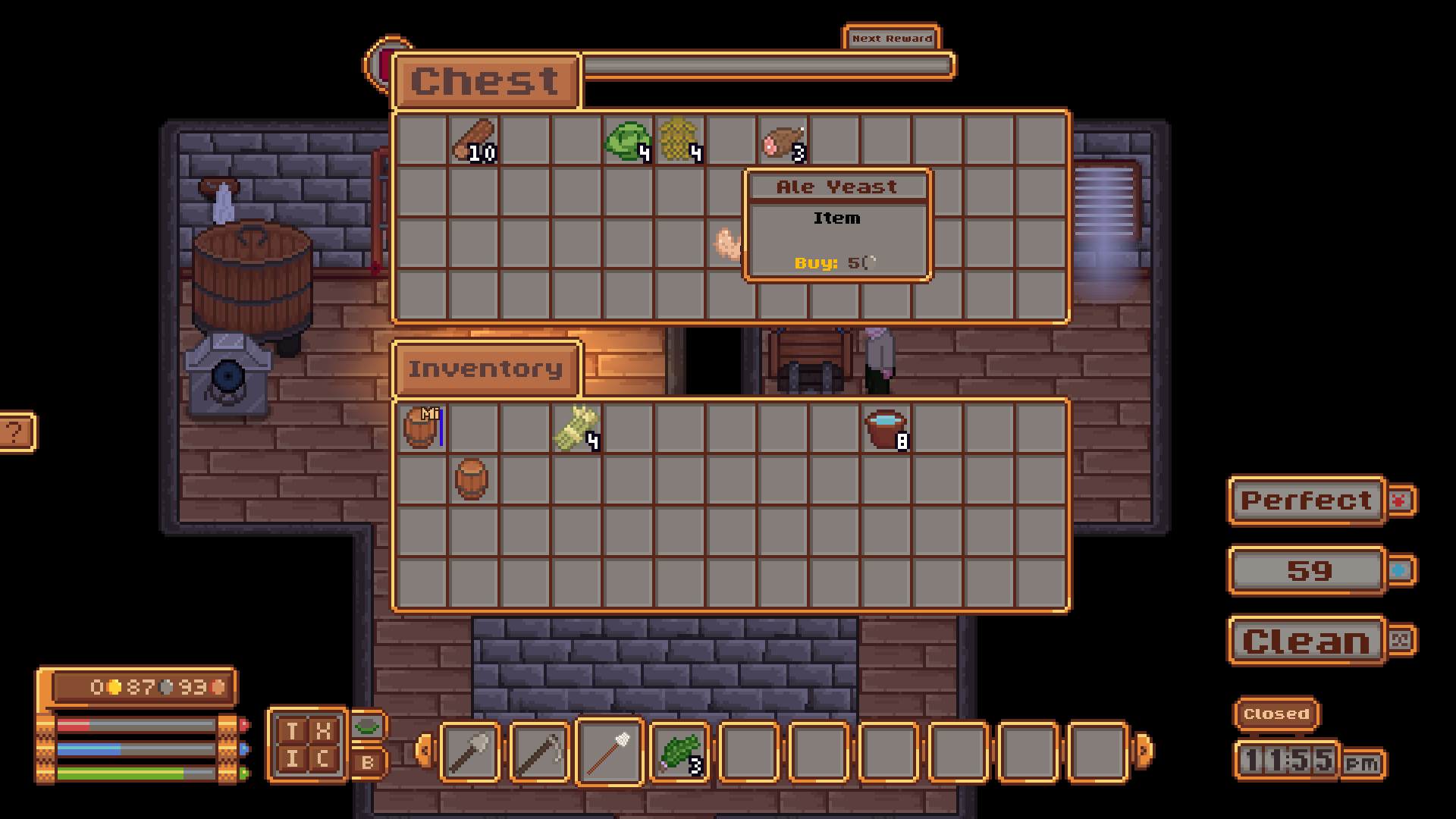The width and height of the screenshot is (1456, 819).
Task: Select the broom in the hotbar
Action: [x=610, y=752]
